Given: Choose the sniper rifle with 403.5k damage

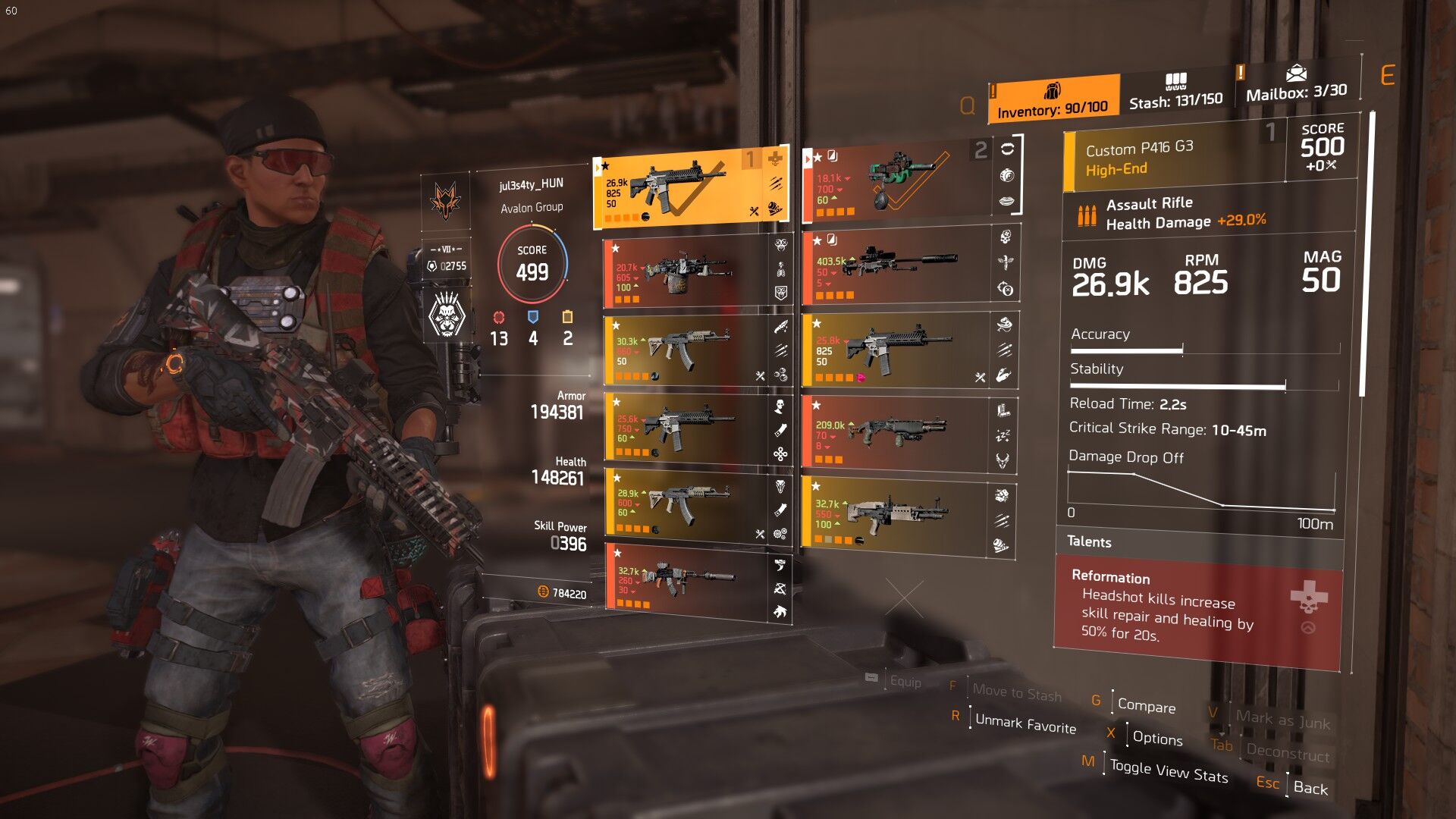Looking at the screenshot, I should point(895,268).
